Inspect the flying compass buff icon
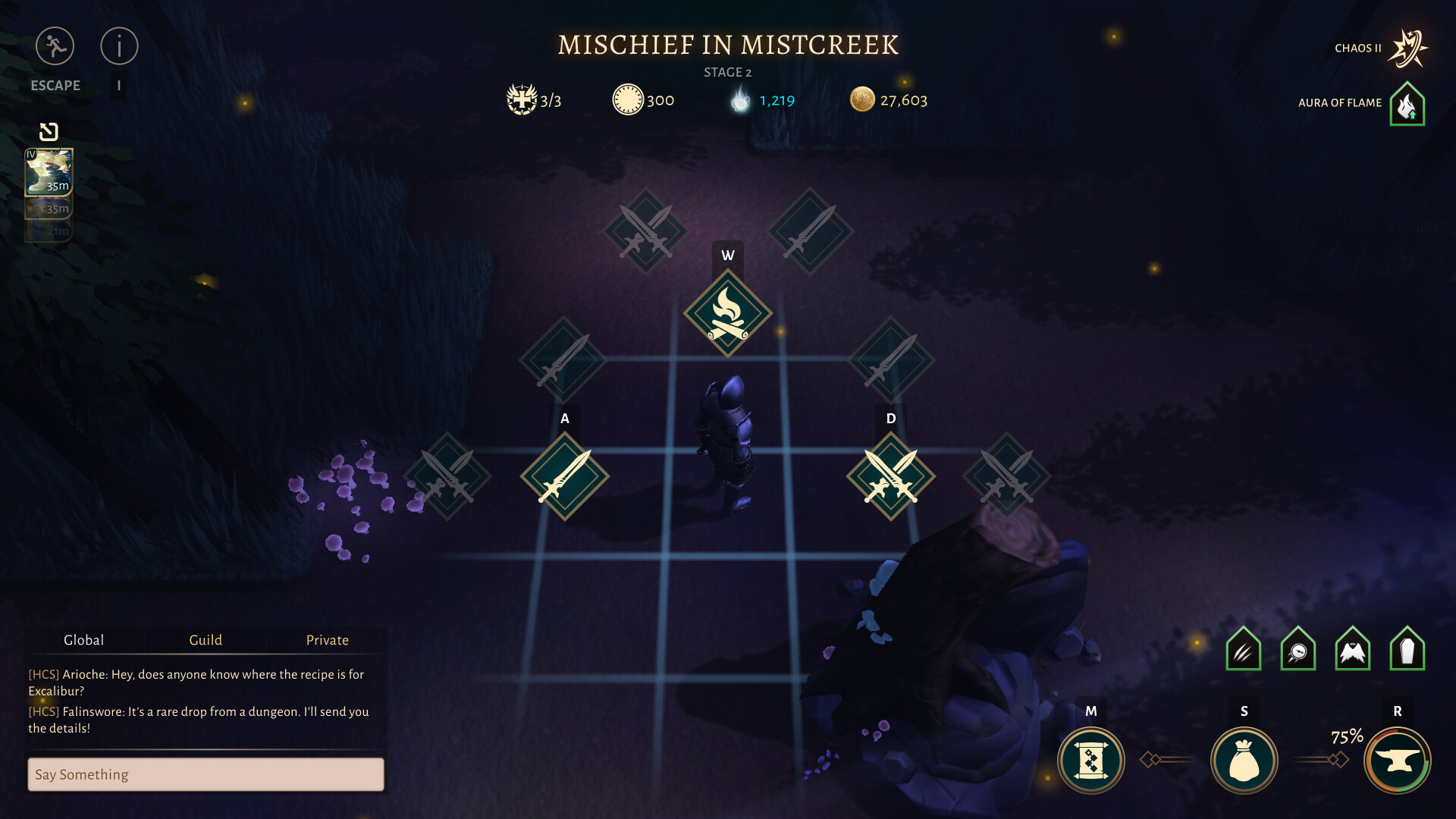Screen dimensions: 1456x819 [x=1298, y=649]
